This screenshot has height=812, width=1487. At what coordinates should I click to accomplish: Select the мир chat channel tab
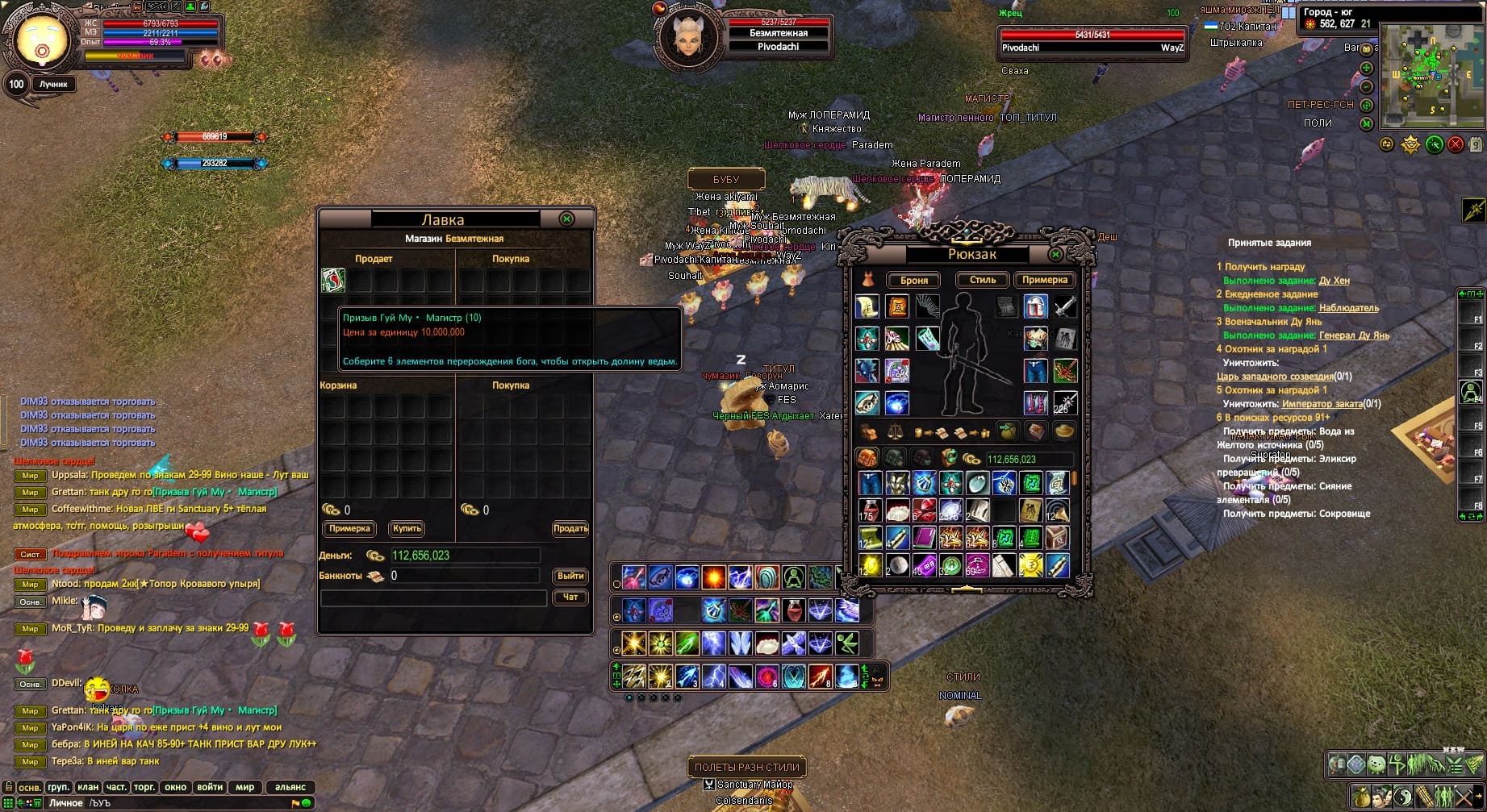(244, 787)
